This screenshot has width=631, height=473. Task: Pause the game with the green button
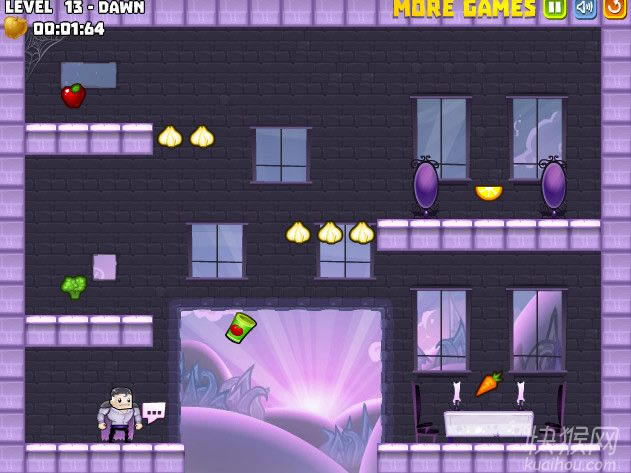coord(556,9)
